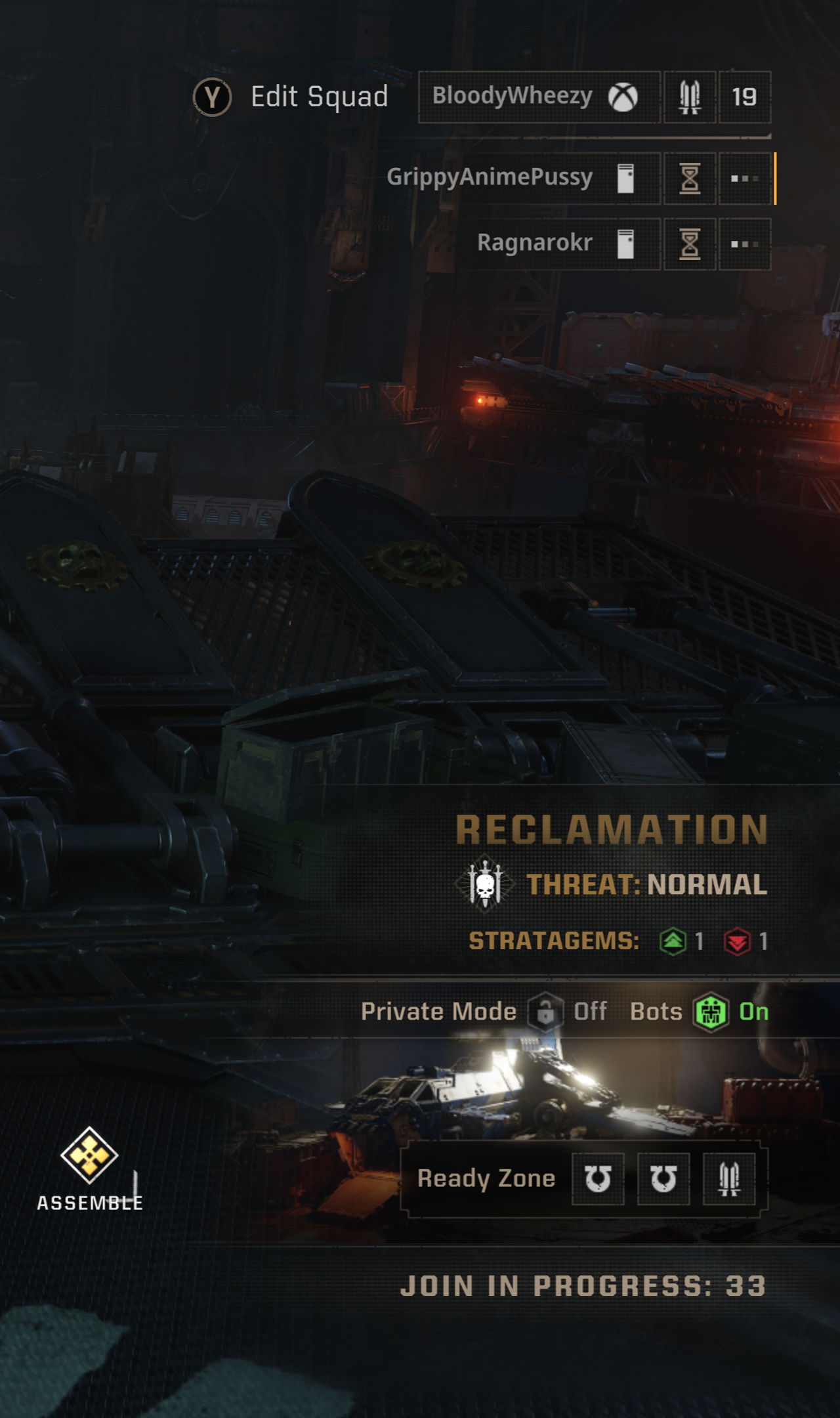
Task: Click BloodyWheezy's class emblem icon
Action: click(x=689, y=97)
